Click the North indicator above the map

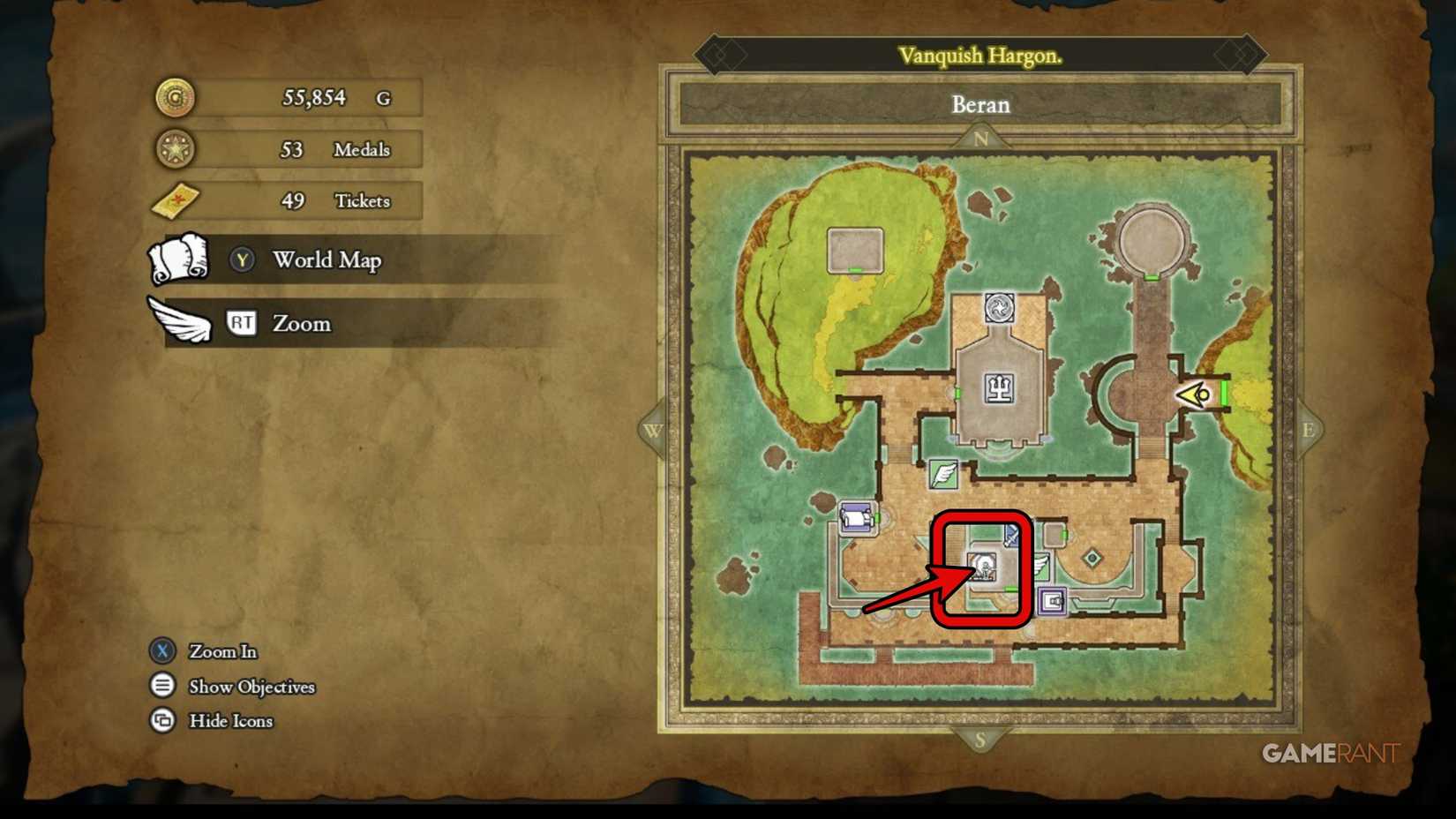tap(979, 137)
